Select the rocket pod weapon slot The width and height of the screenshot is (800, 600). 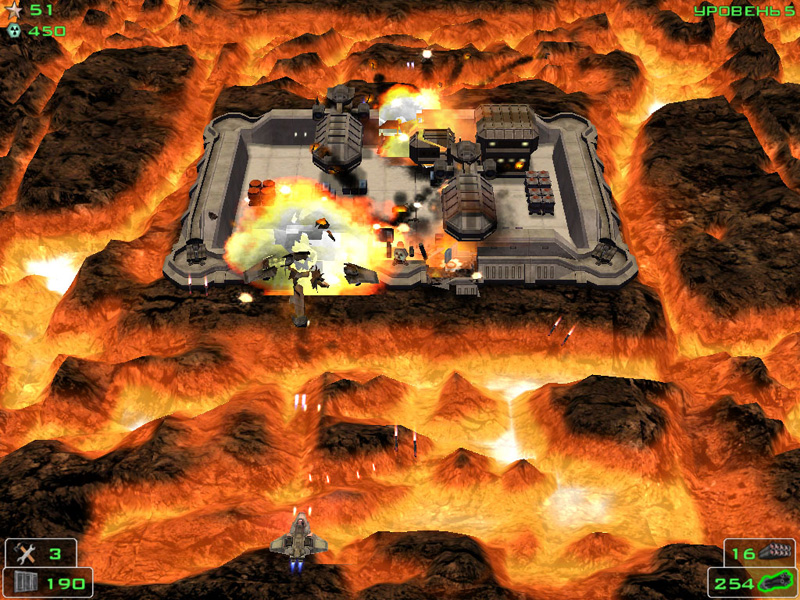click(x=773, y=552)
